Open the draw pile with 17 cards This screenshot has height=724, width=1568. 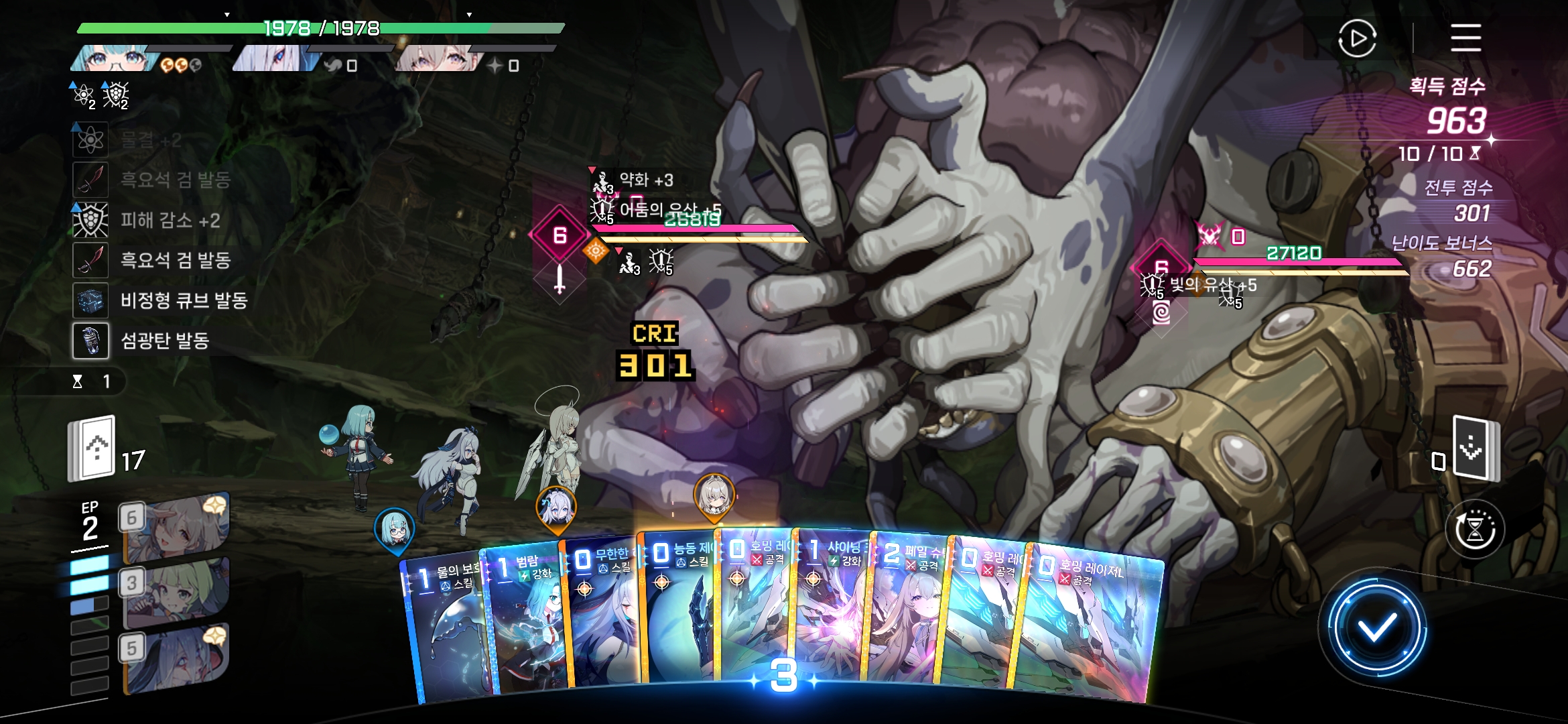coord(92,448)
